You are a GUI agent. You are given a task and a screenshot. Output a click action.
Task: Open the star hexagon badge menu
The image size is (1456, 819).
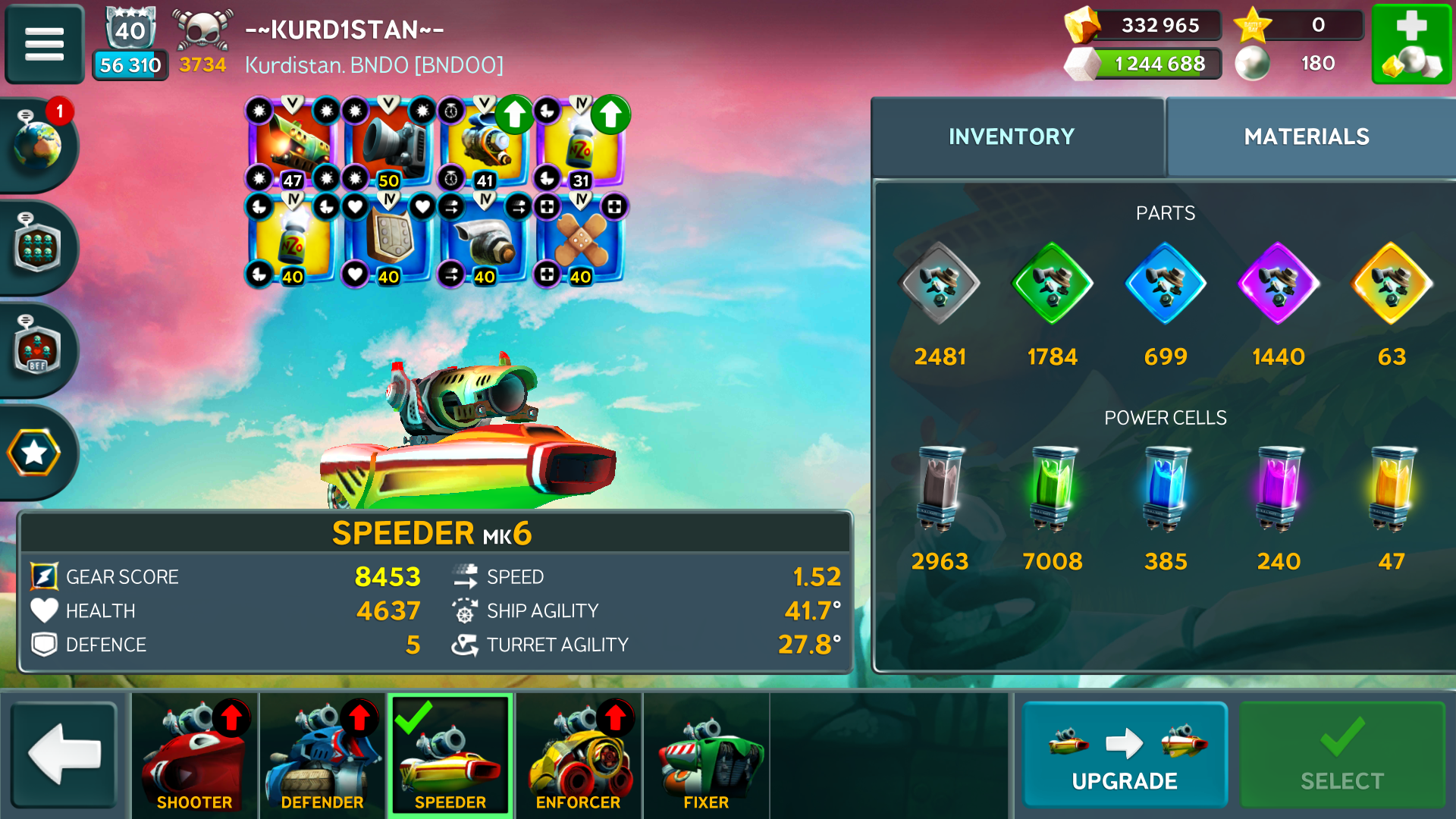pyautogui.click(x=35, y=453)
